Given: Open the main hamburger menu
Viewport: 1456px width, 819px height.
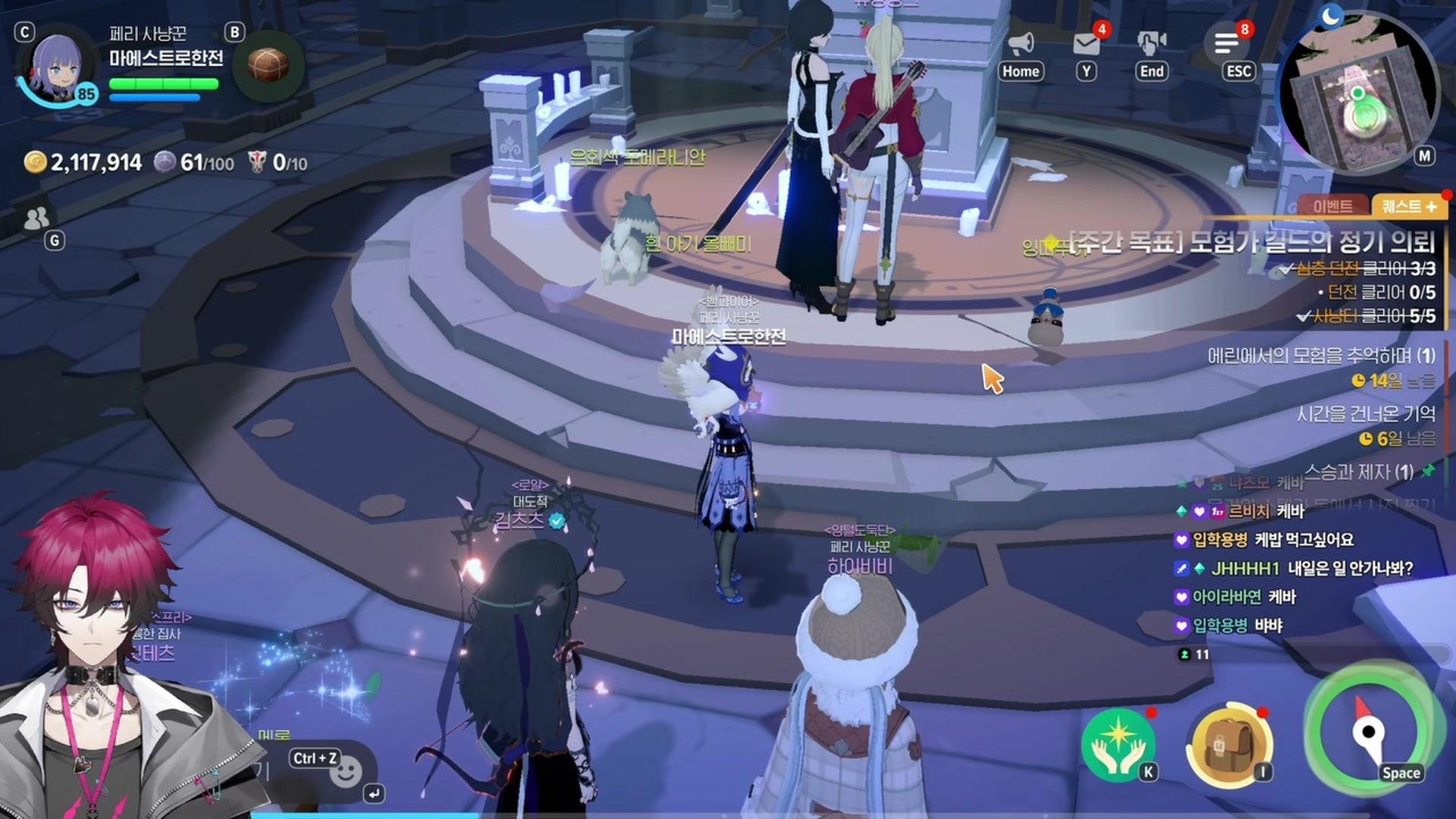Looking at the screenshot, I should coord(1226,44).
